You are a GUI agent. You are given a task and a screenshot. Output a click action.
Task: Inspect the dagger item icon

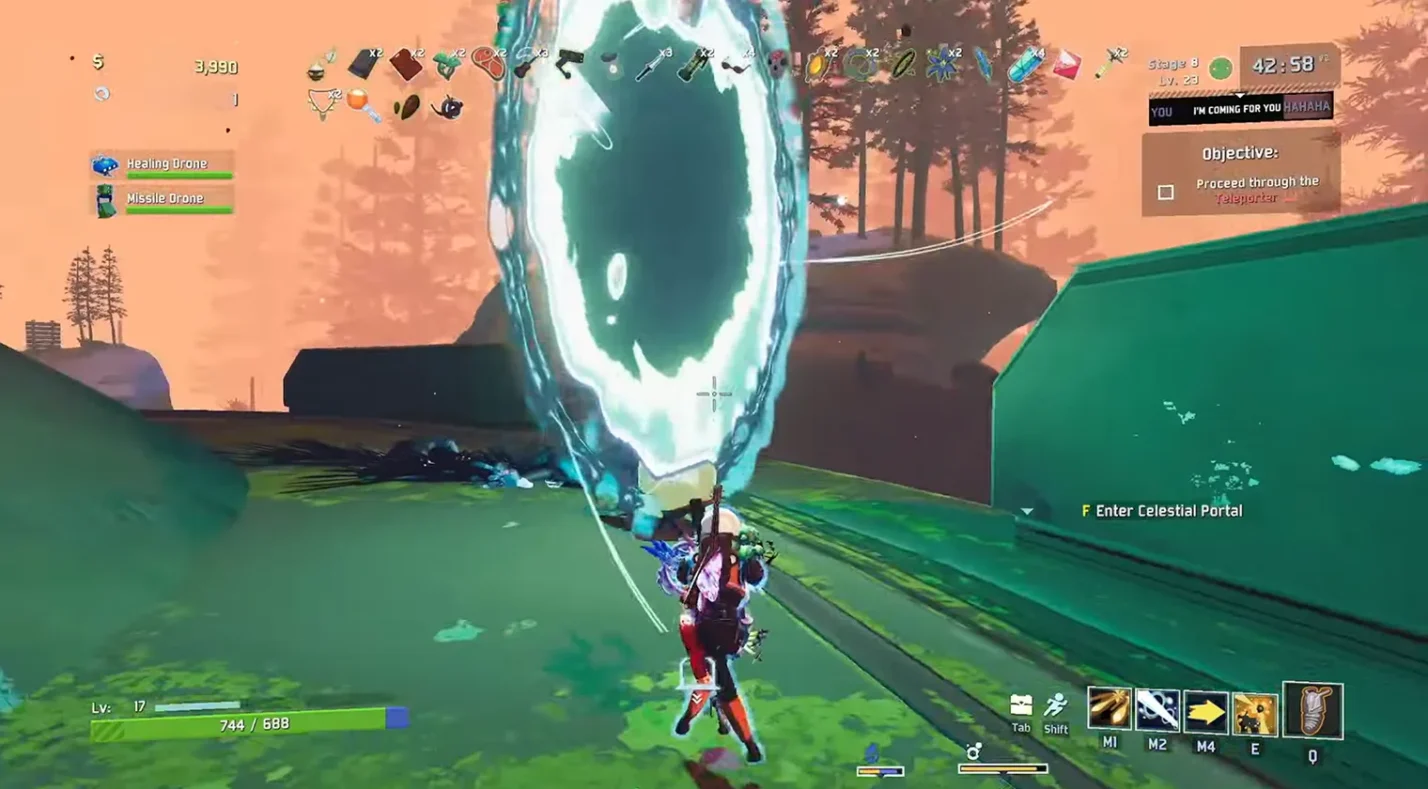tap(649, 64)
